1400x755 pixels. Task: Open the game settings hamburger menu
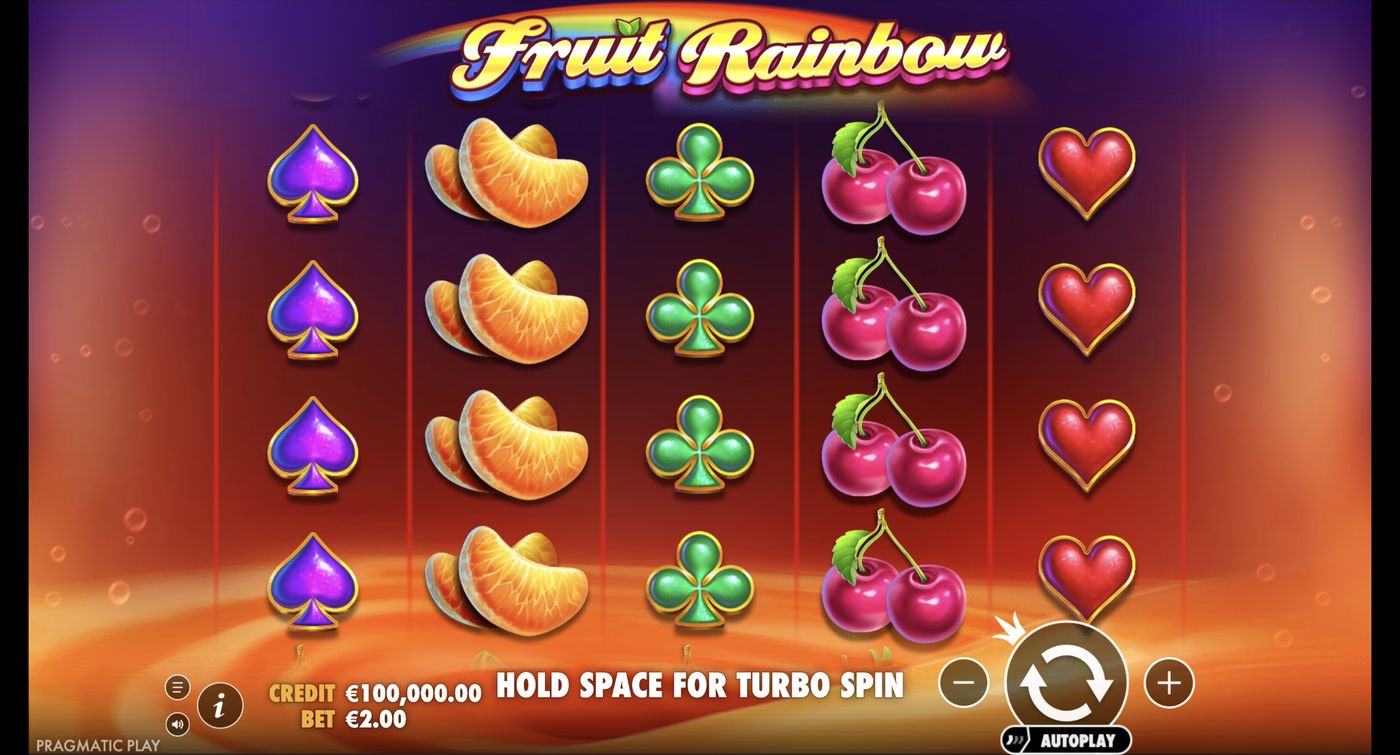click(x=180, y=687)
